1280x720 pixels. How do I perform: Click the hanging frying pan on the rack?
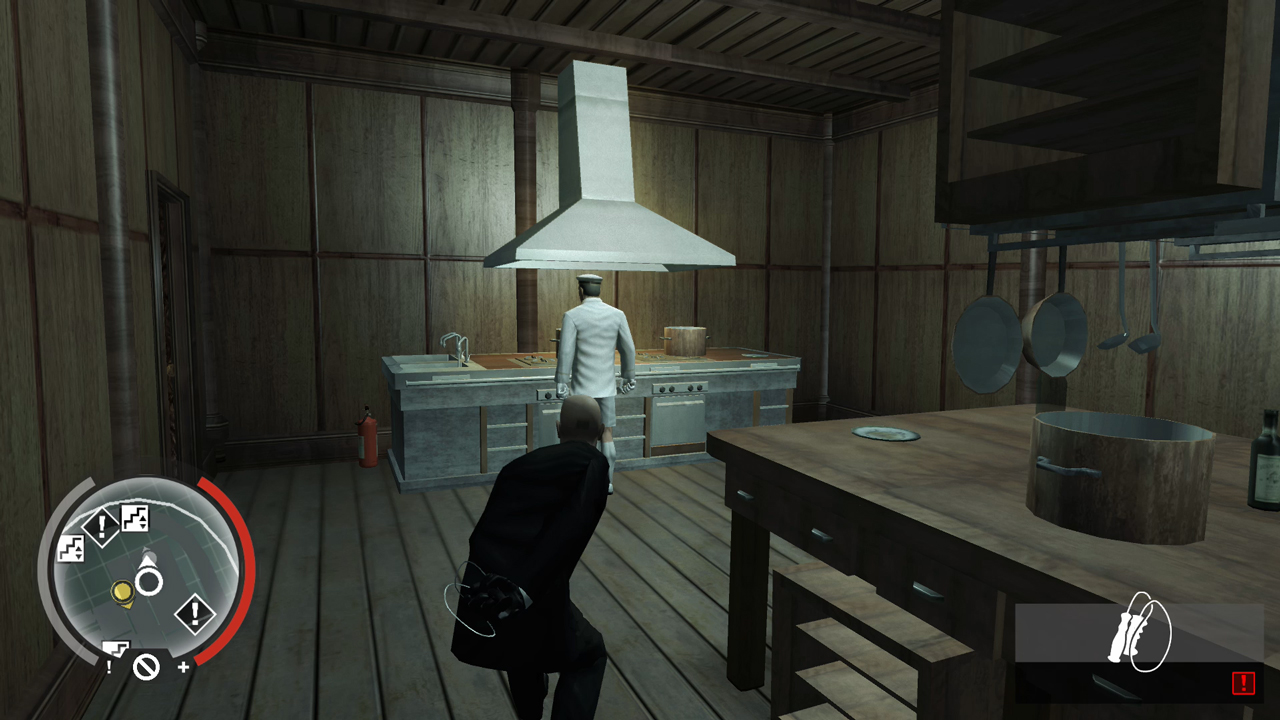click(985, 345)
